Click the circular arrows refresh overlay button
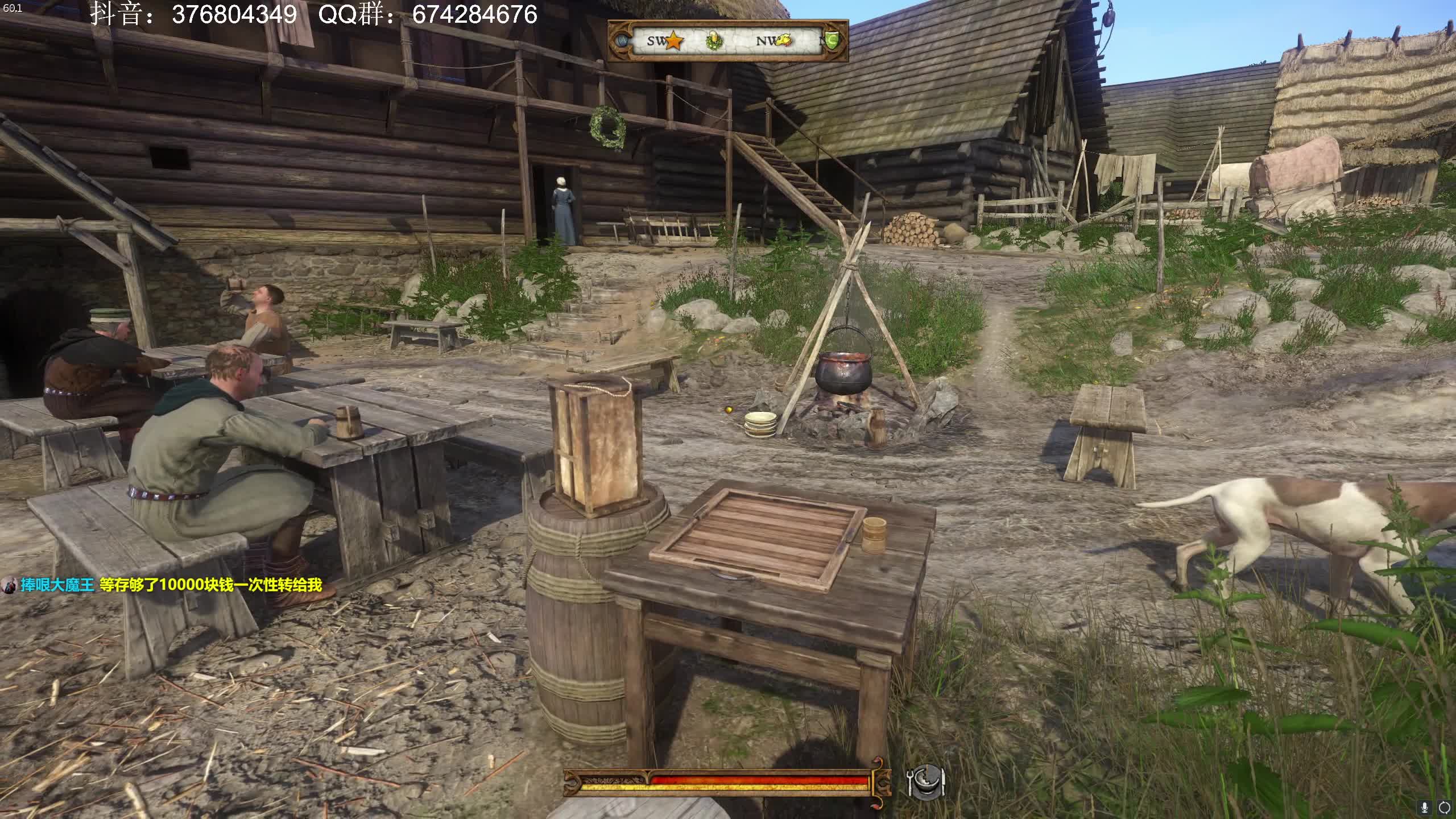This screenshot has height=819, width=1456. pyautogui.click(x=1445, y=807)
